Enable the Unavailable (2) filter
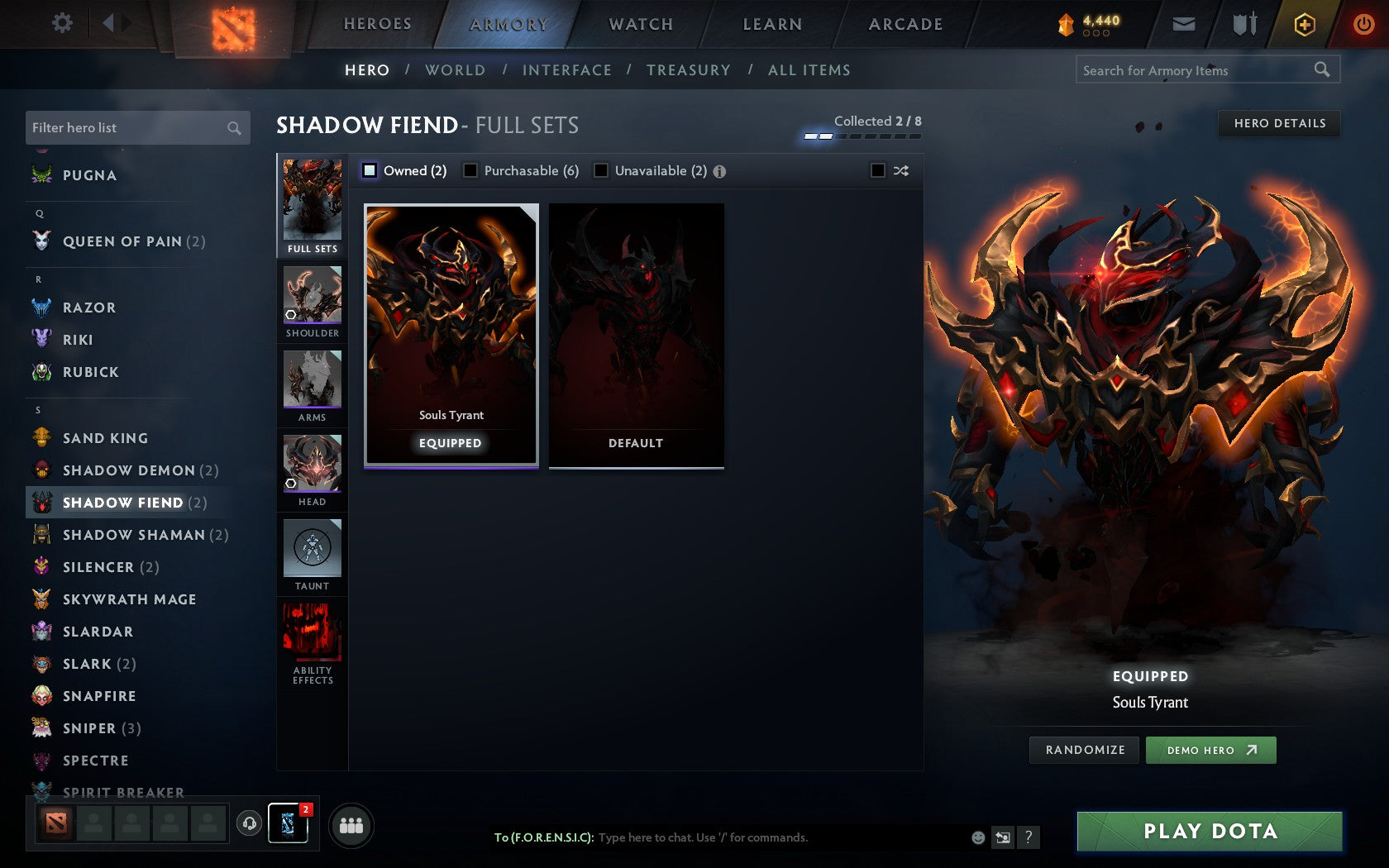The height and width of the screenshot is (868, 1389). point(600,171)
